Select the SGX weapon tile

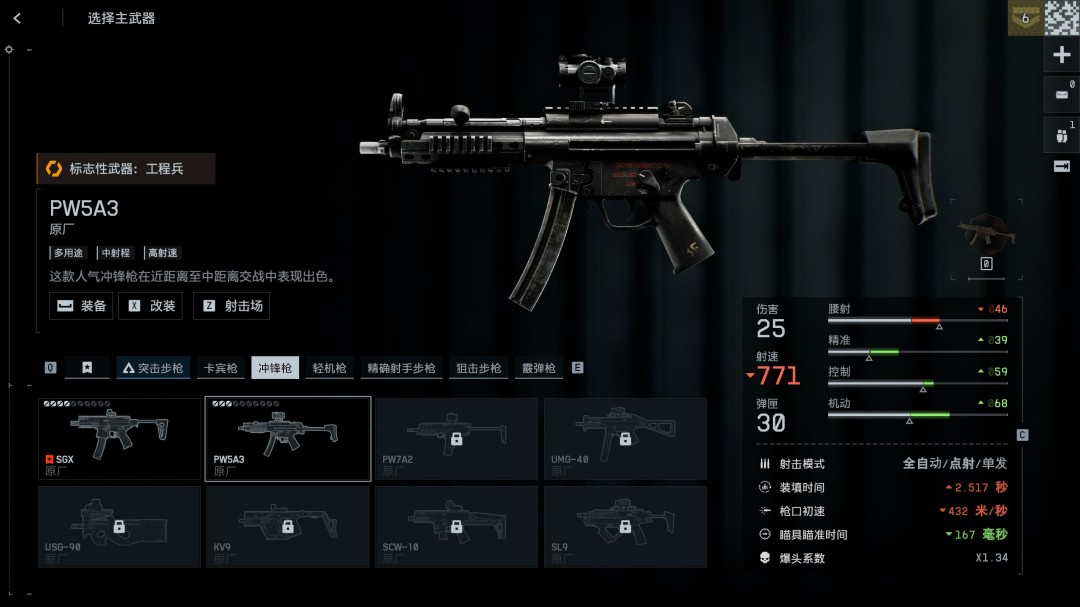click(x=119, y=438)
